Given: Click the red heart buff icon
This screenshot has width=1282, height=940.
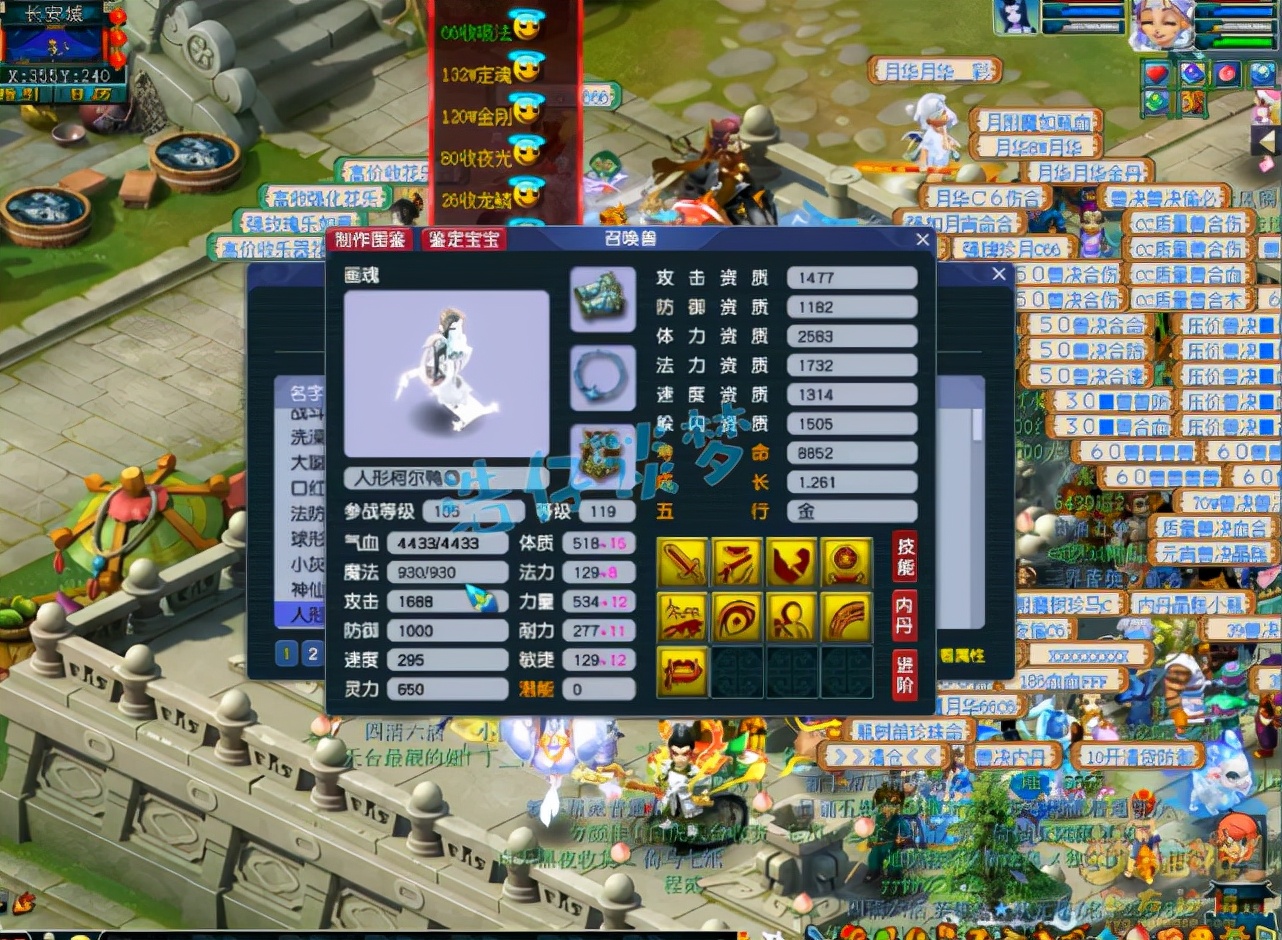Looking at the screenshot, I should point(1157,74).
